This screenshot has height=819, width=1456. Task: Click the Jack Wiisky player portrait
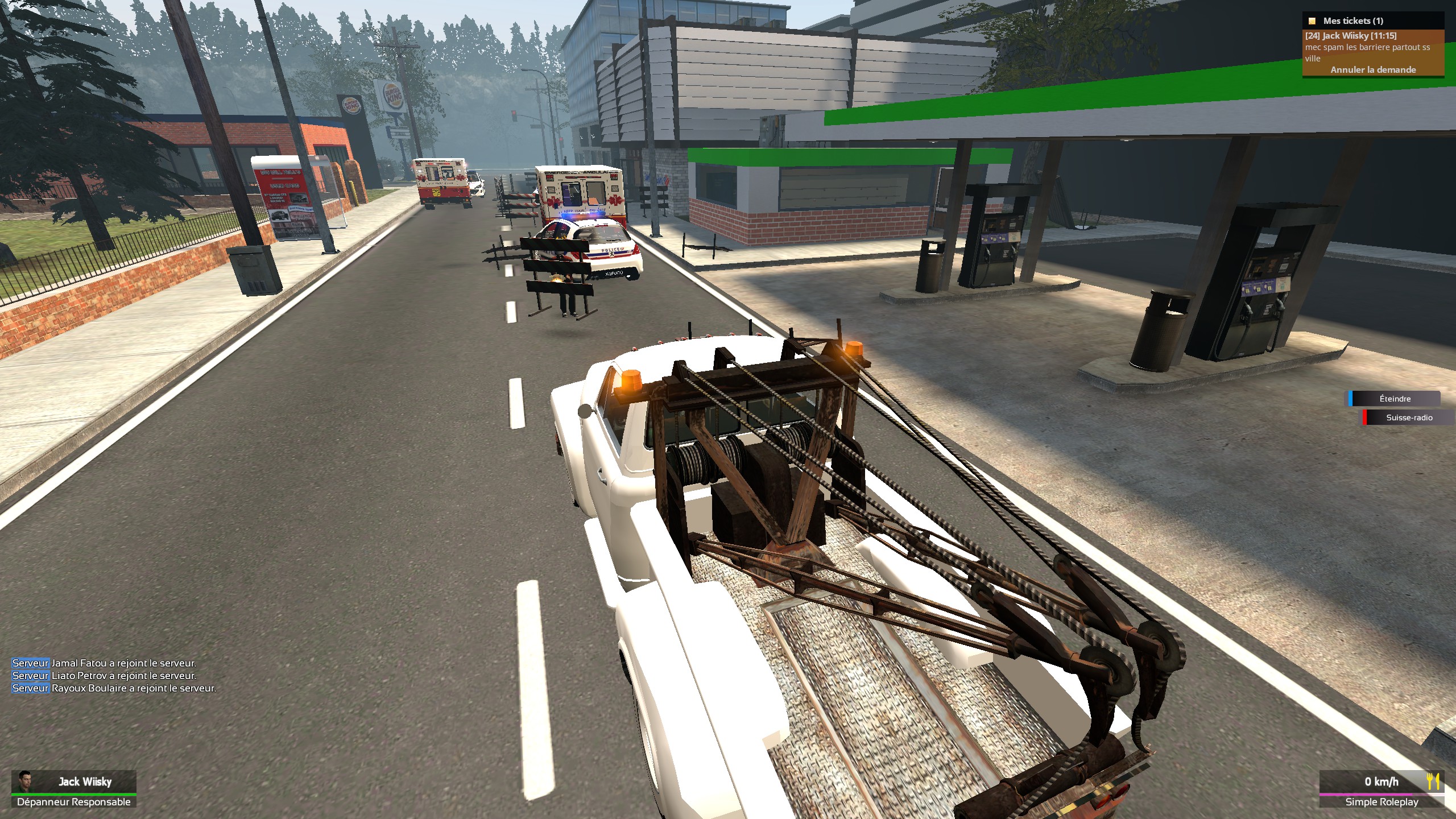point(24,780)
